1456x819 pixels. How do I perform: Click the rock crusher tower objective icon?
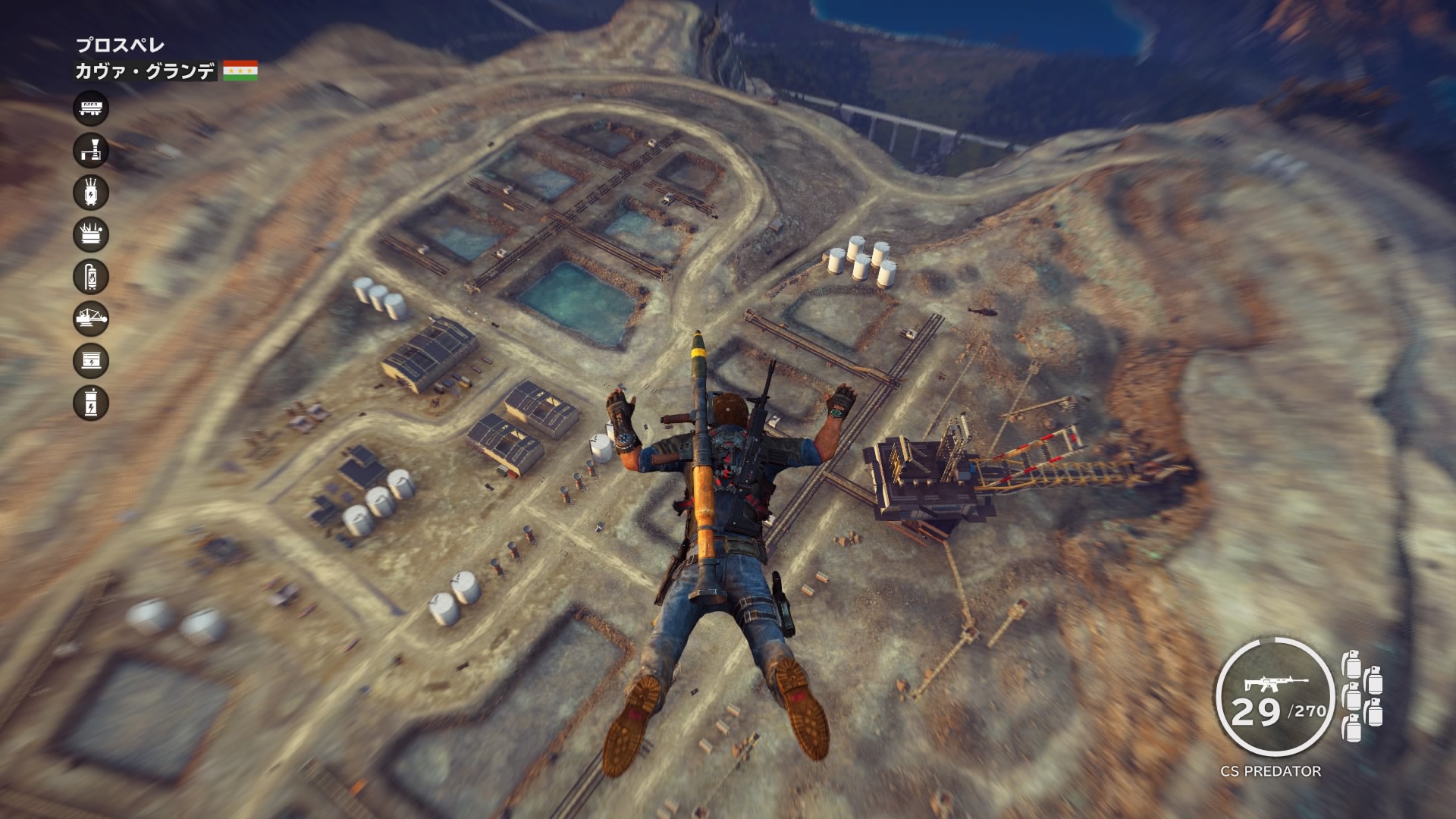point(91,151)
